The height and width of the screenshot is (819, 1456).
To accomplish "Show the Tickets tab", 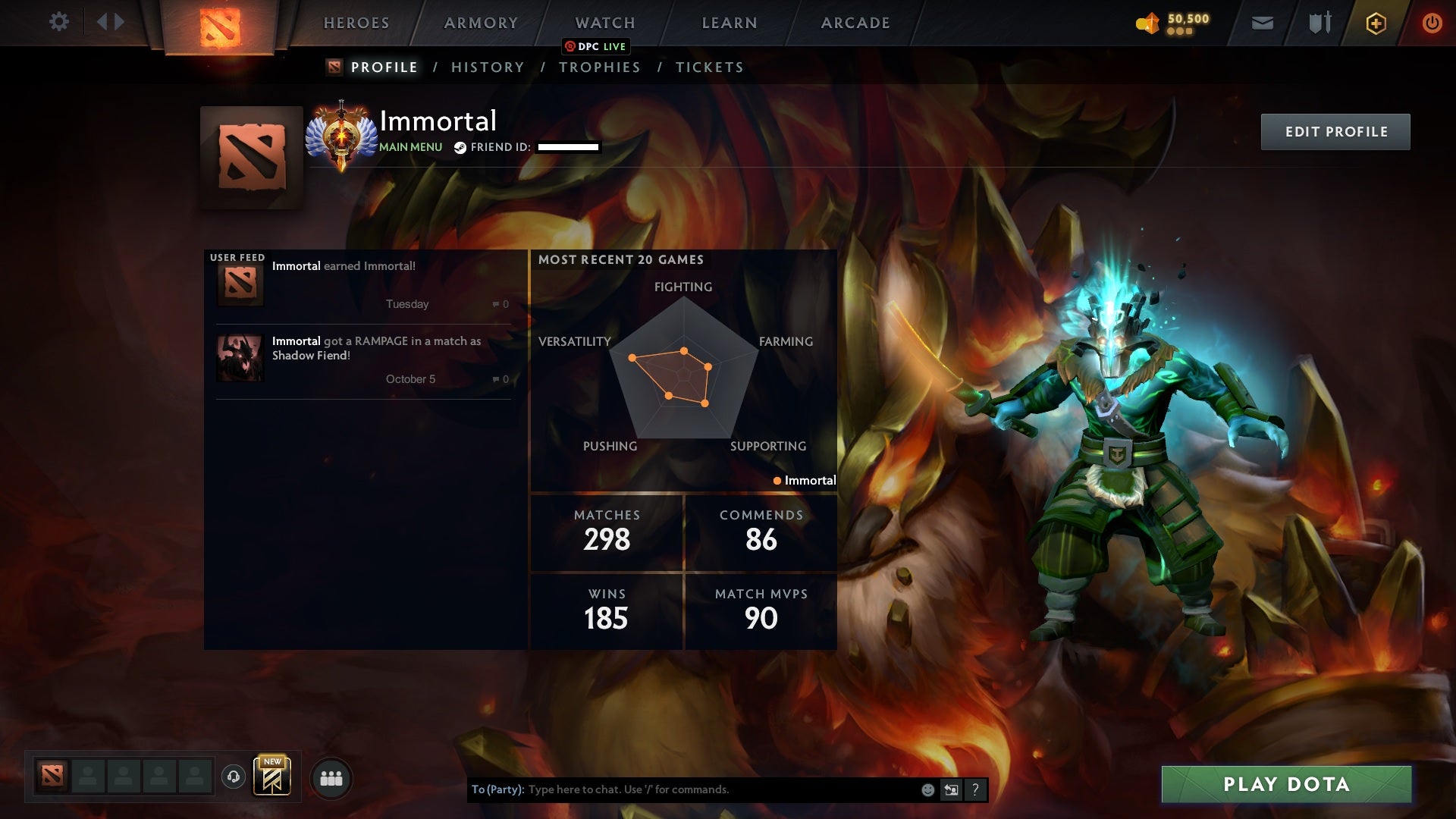I will coord(709,67).
